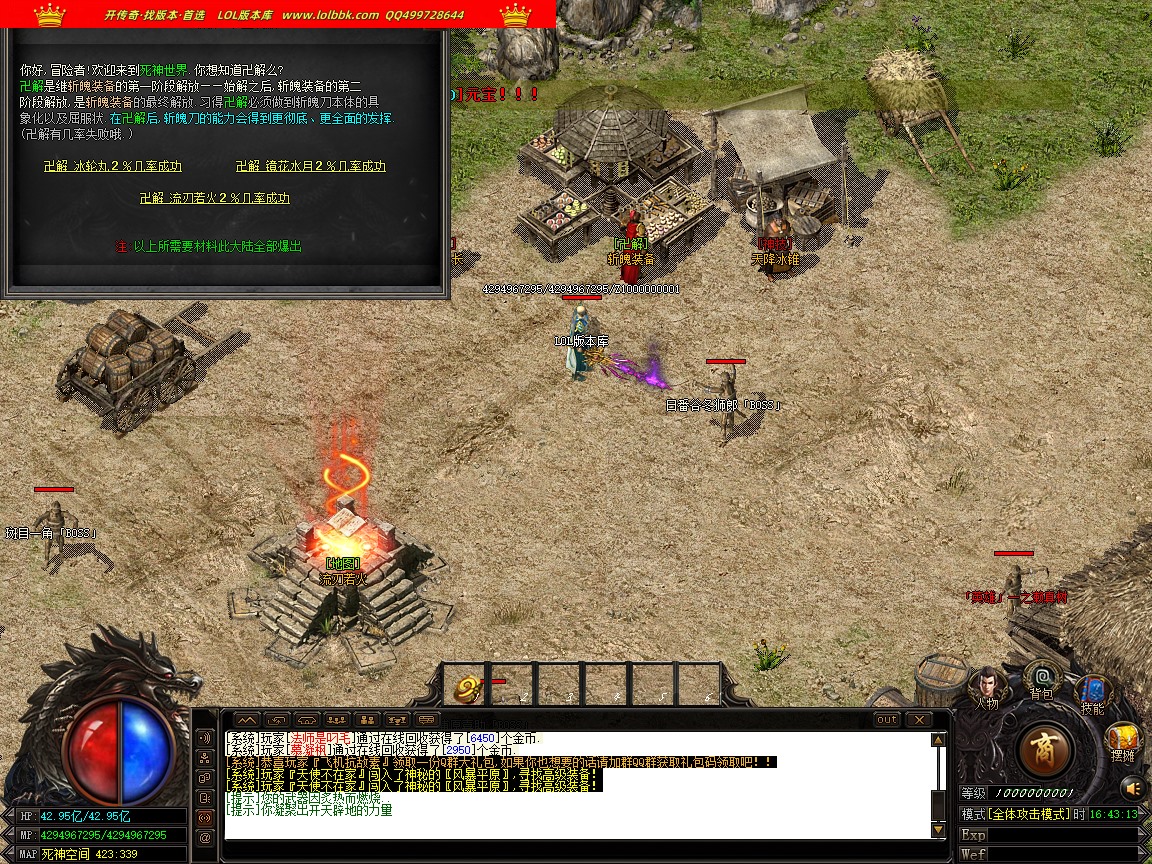Toggle the sound speaker icon

click(x=1132, y=788)
